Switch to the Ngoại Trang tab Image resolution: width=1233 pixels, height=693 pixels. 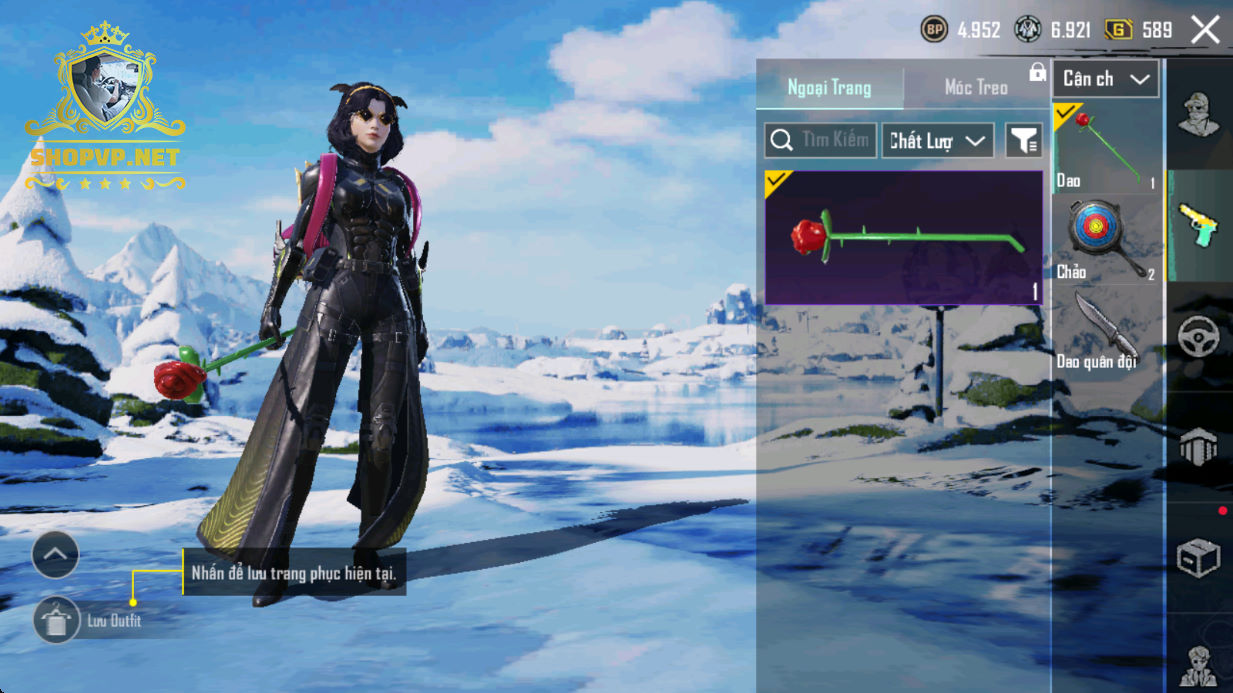click(829, 88)
